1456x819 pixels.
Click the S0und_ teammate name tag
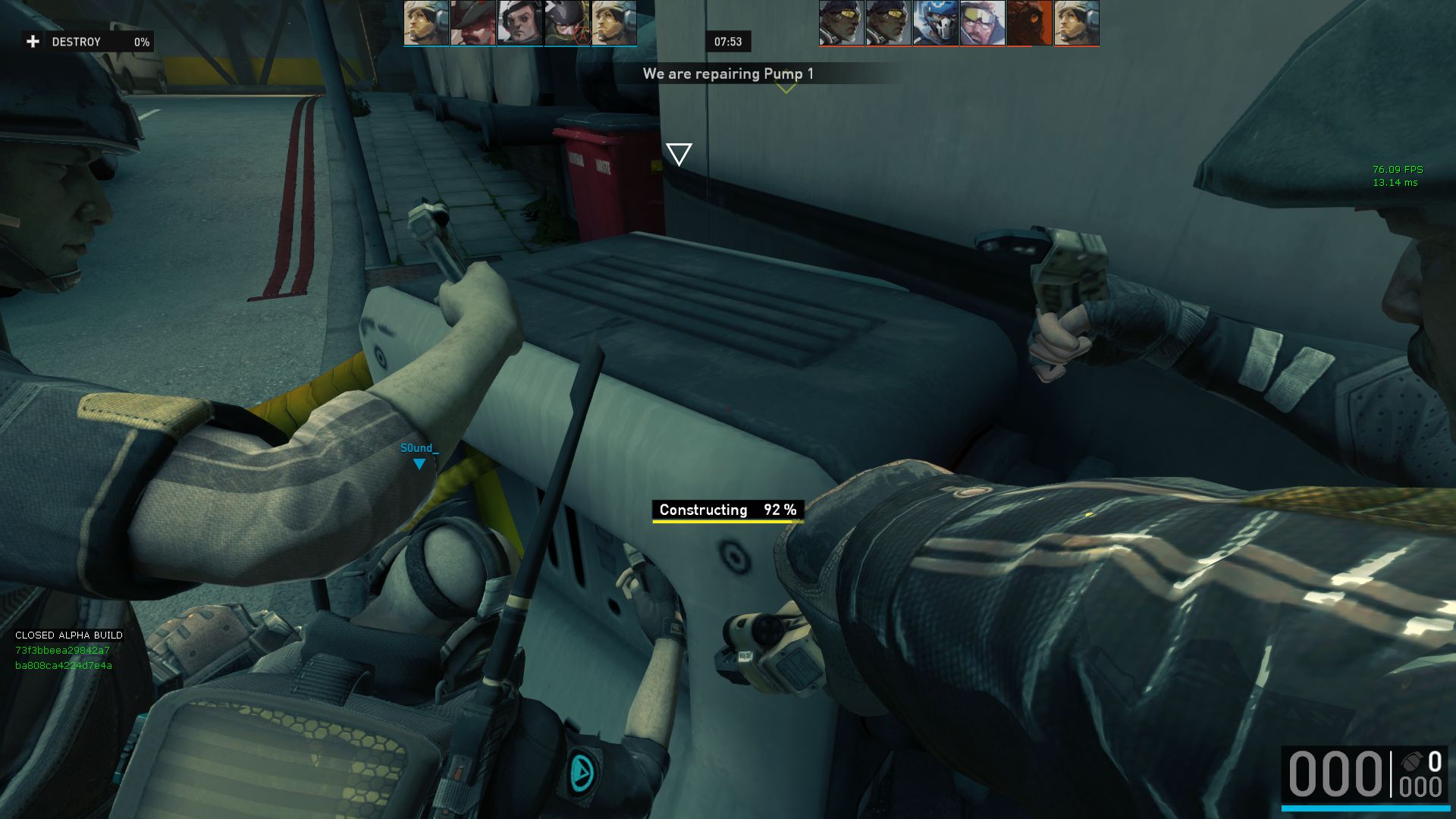[419, 448]
